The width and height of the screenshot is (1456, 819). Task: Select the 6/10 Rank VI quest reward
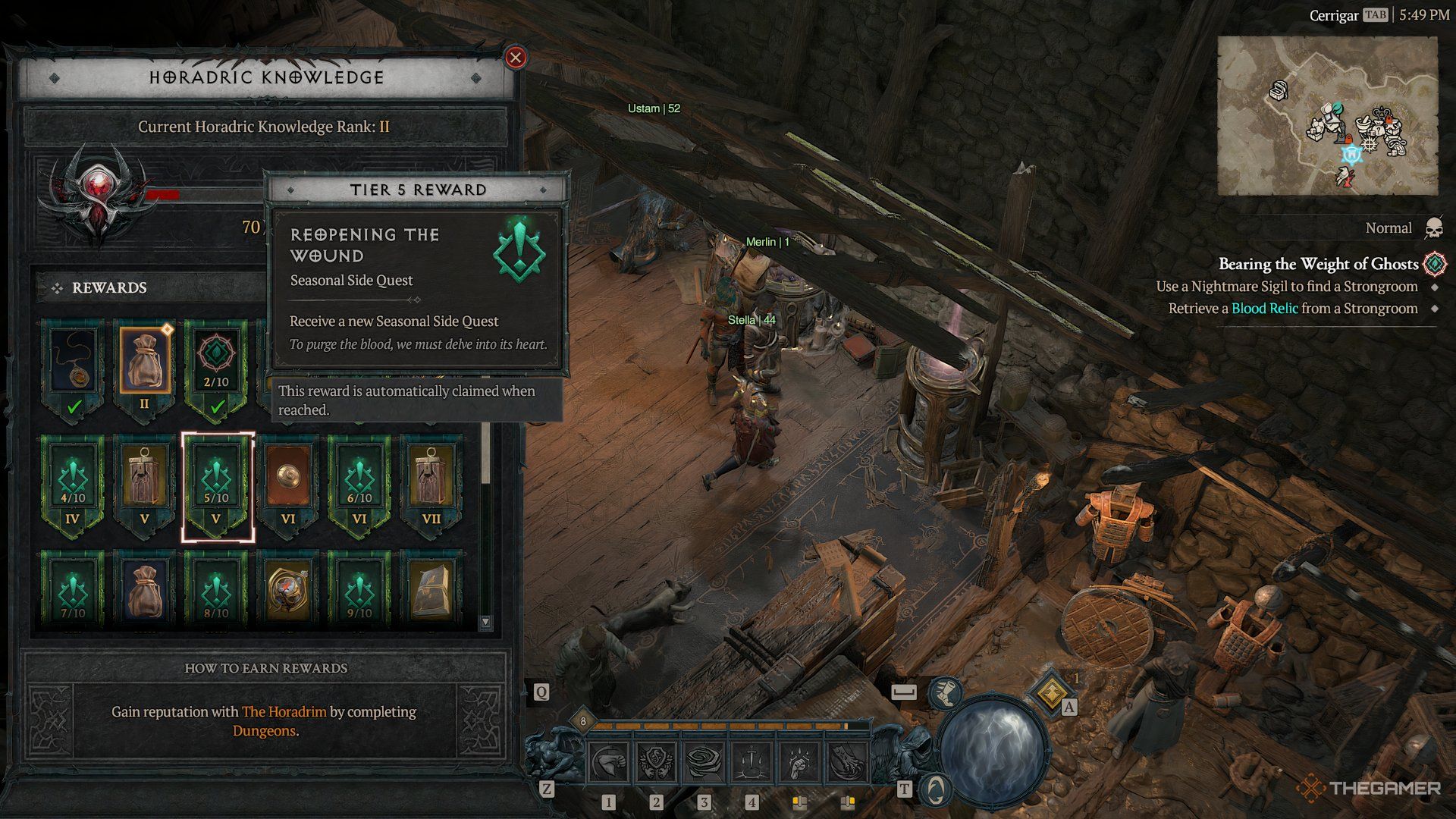359,485
